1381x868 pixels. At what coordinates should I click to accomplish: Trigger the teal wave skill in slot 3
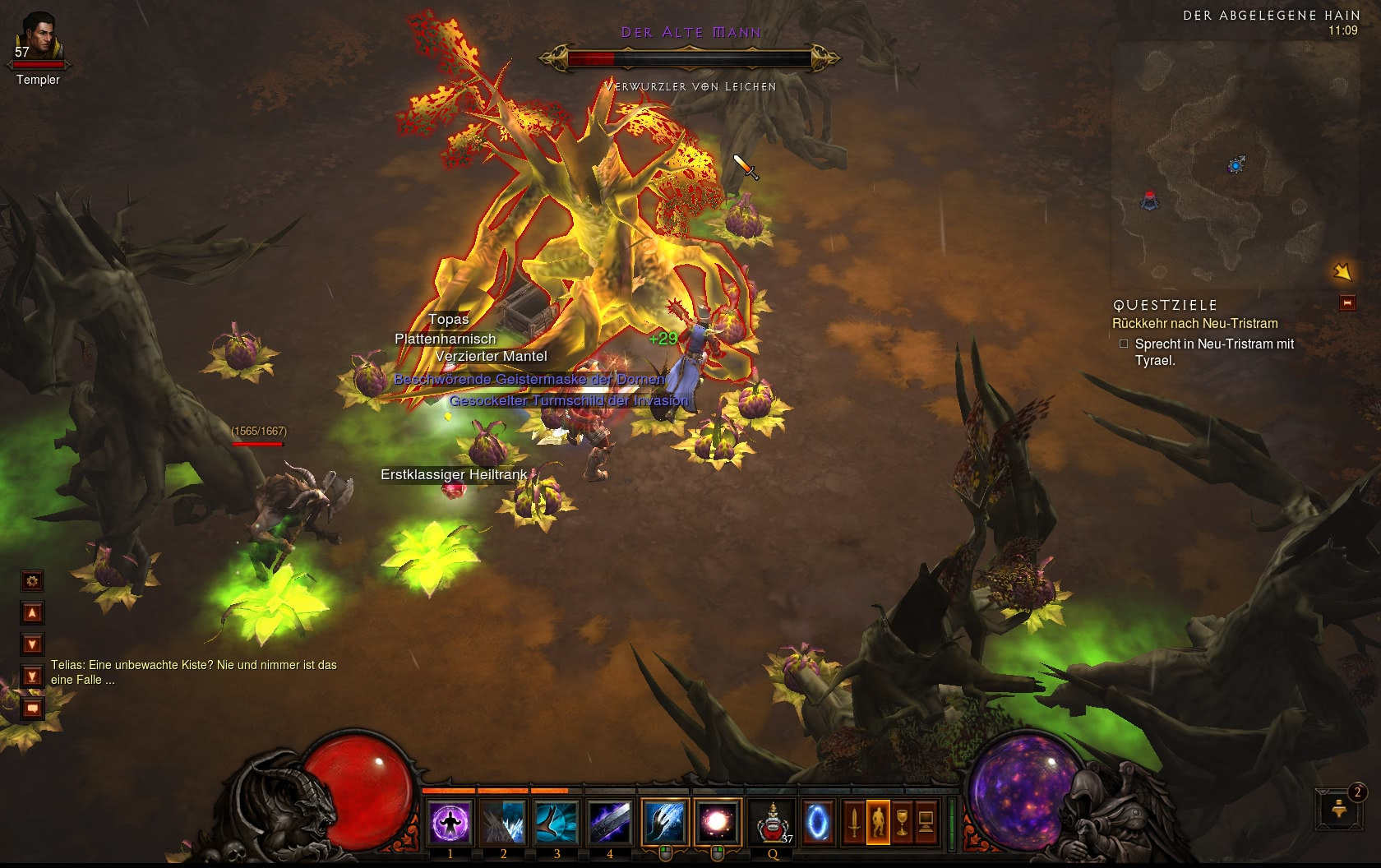pos(557,821)
